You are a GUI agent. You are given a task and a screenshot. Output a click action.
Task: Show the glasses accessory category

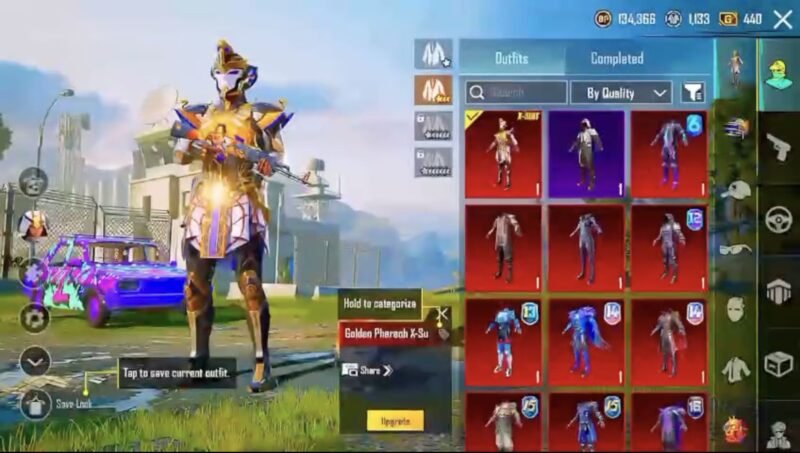pos(735,249)
